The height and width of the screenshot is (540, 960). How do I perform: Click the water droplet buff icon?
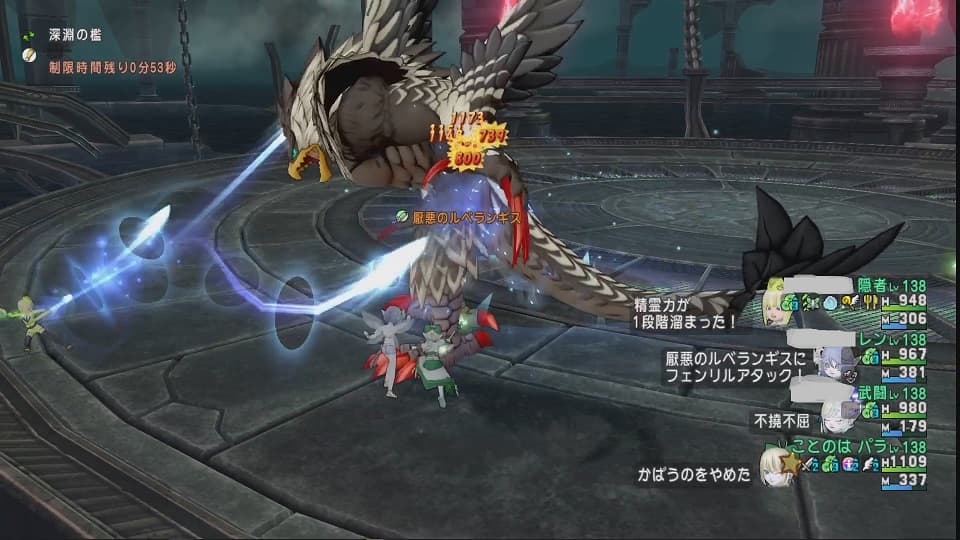pos(832,301)
